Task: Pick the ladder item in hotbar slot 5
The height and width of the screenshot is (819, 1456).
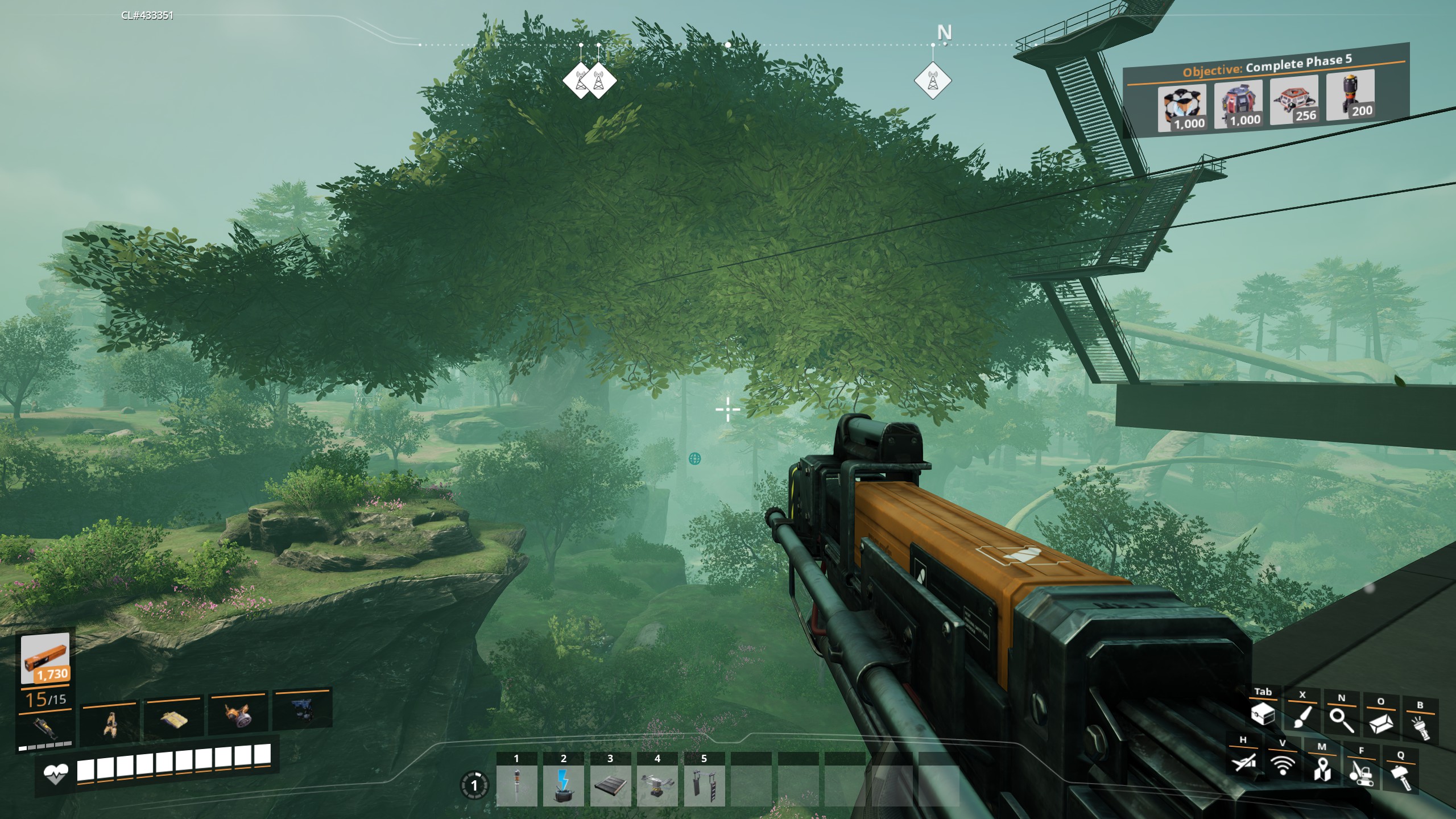Action: (704, 785)
